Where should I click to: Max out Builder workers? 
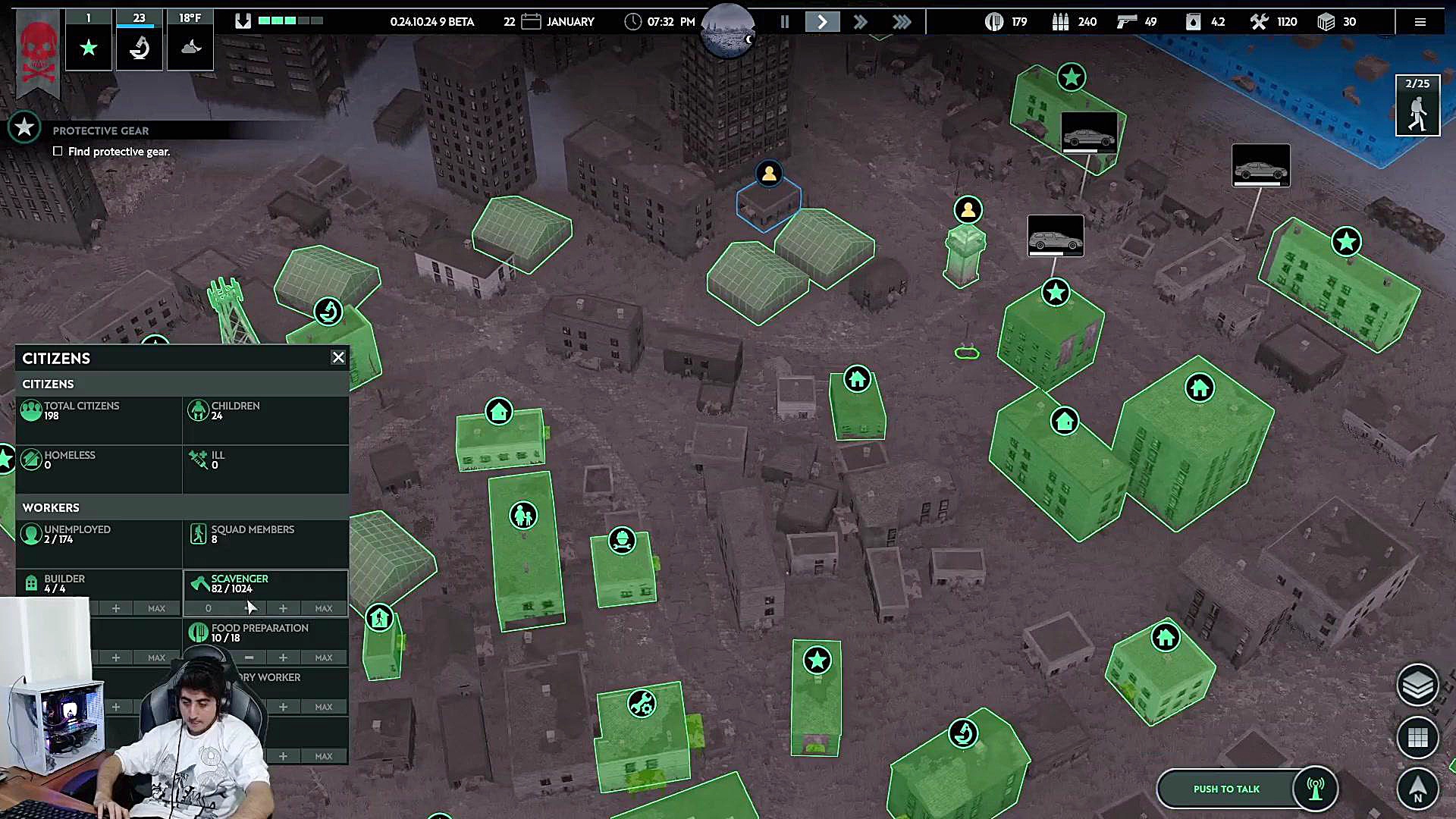(156, 608)
